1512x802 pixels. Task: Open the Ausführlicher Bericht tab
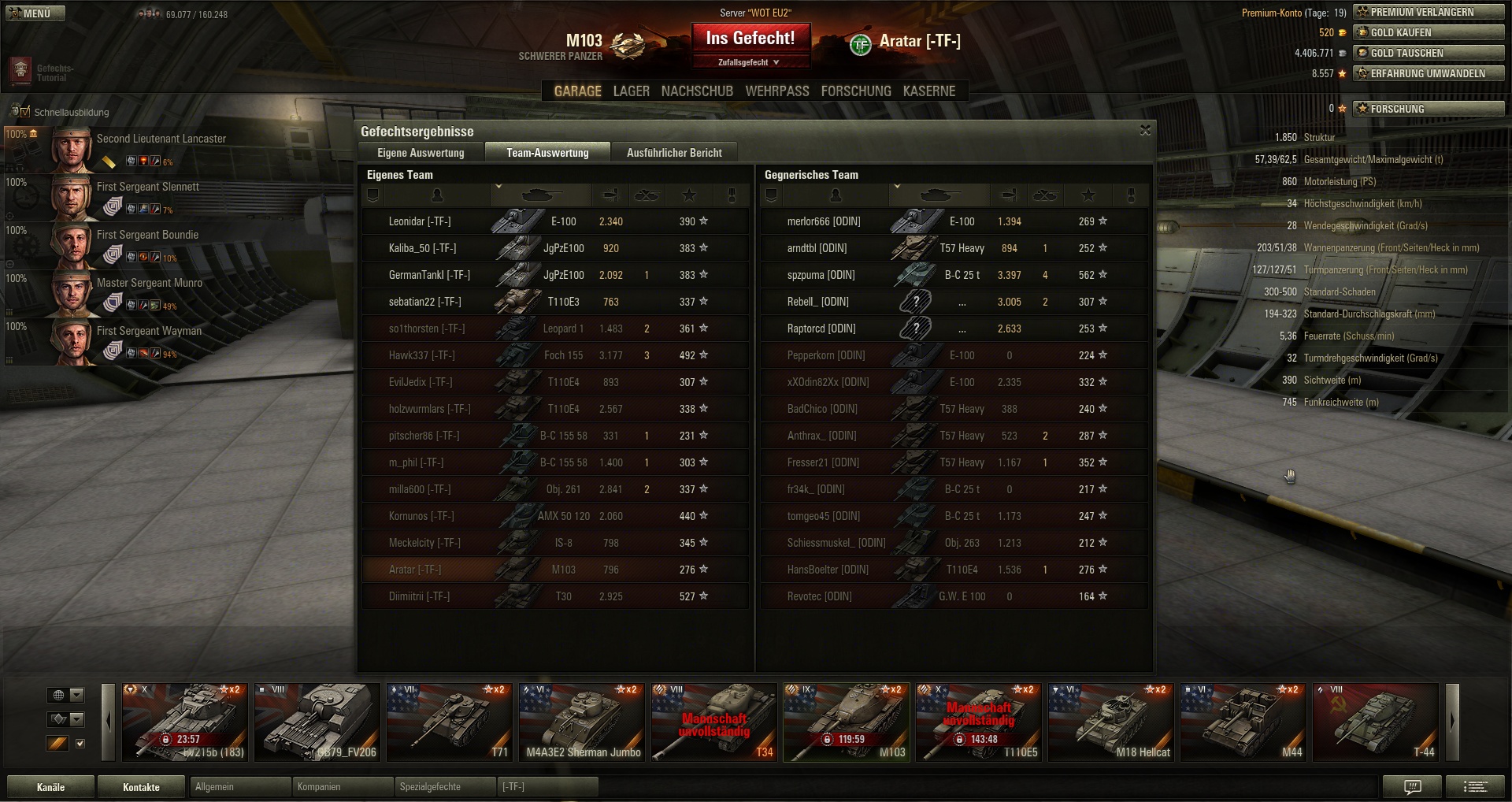coord(674,153)
